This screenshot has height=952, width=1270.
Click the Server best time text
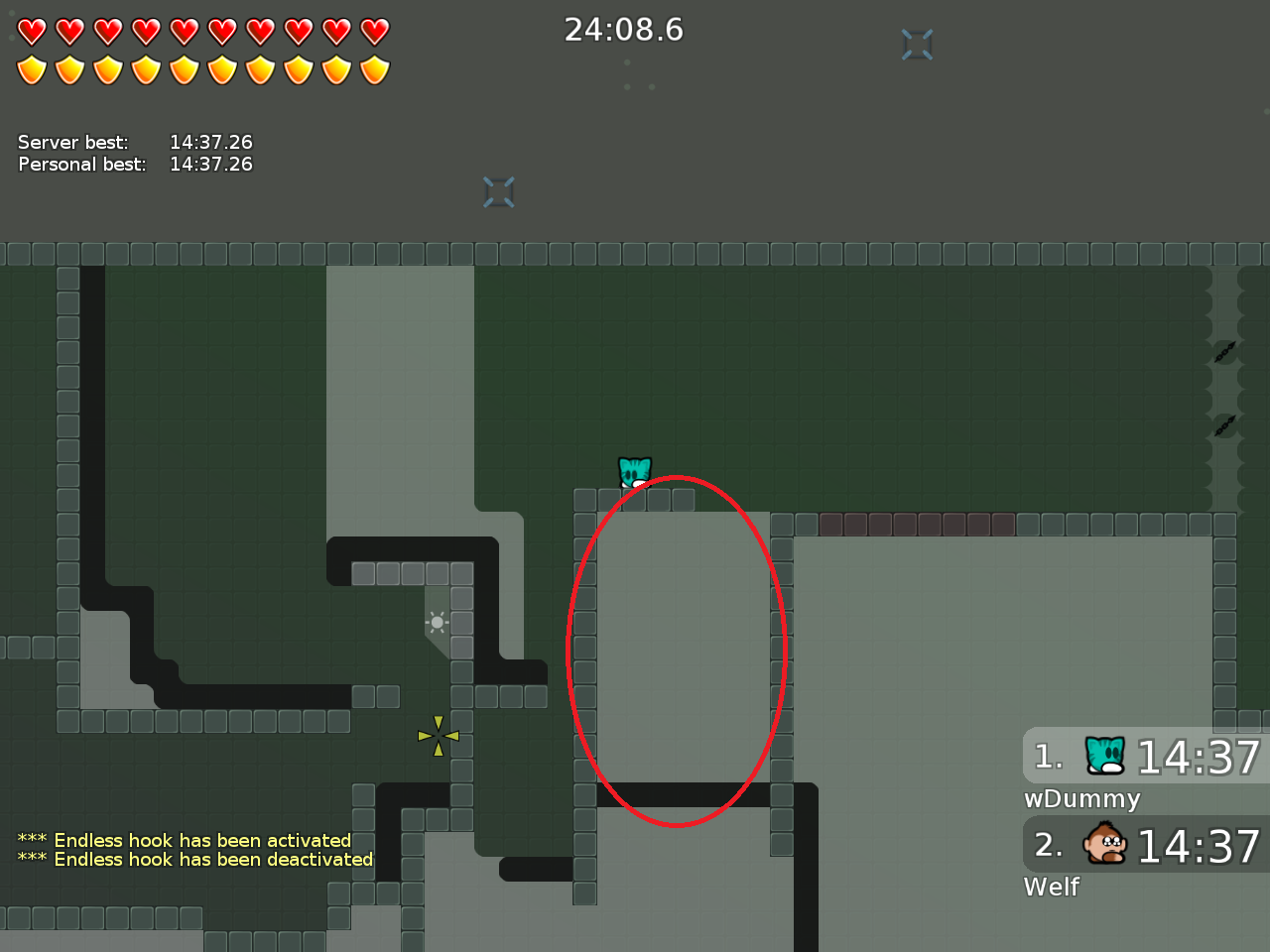pos(211,142)
